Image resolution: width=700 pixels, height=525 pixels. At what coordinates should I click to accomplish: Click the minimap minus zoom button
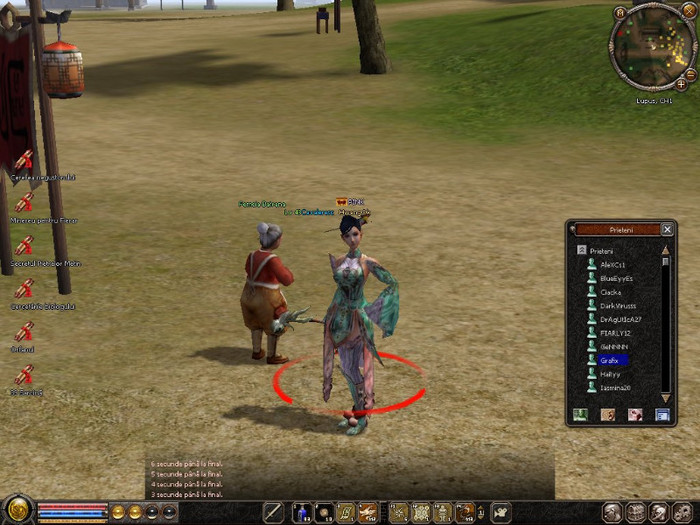[x=691, y=74]
